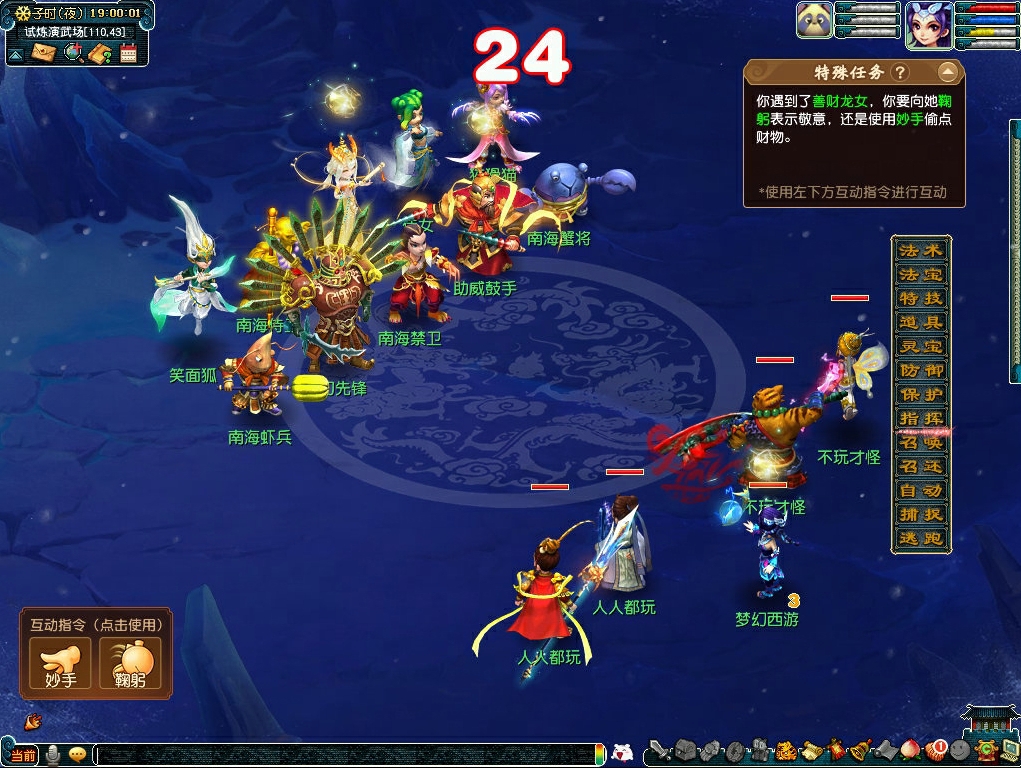
Task: Select the 法宝 command in battle menu
Action: (920, 274)
